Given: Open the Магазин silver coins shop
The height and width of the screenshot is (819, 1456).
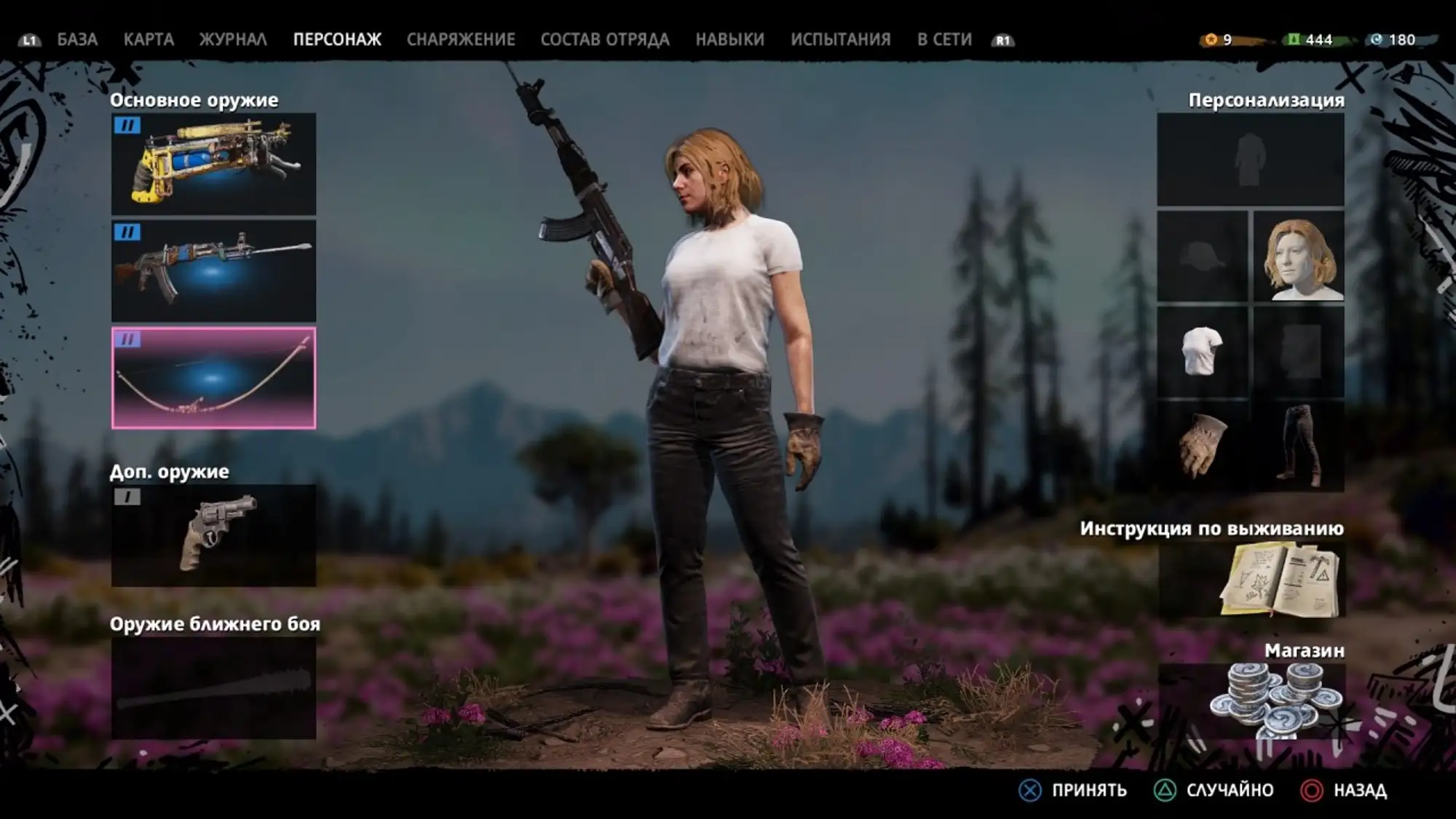Looking at the screenshot, I should [x=1251, y=700].
